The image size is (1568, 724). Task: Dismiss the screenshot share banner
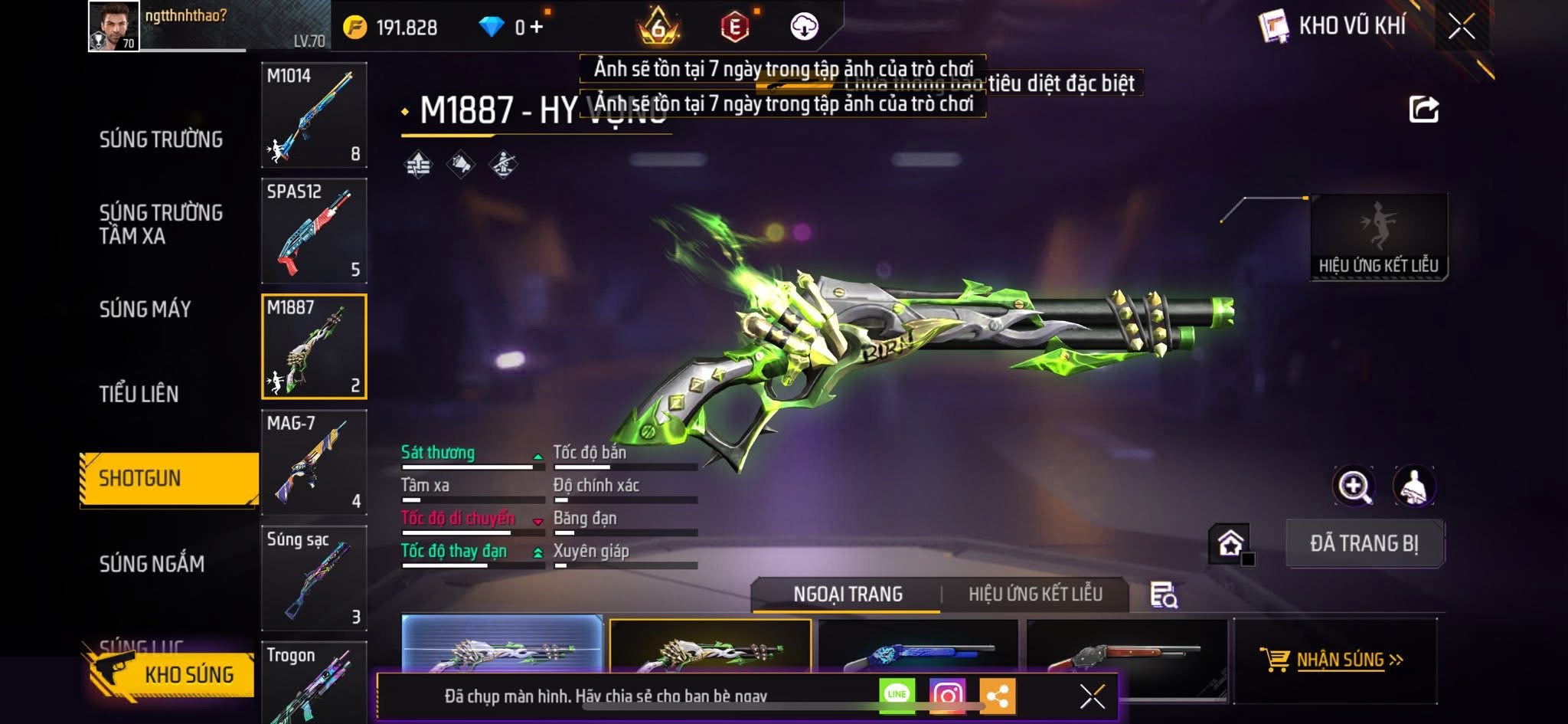coord(1092,696)
